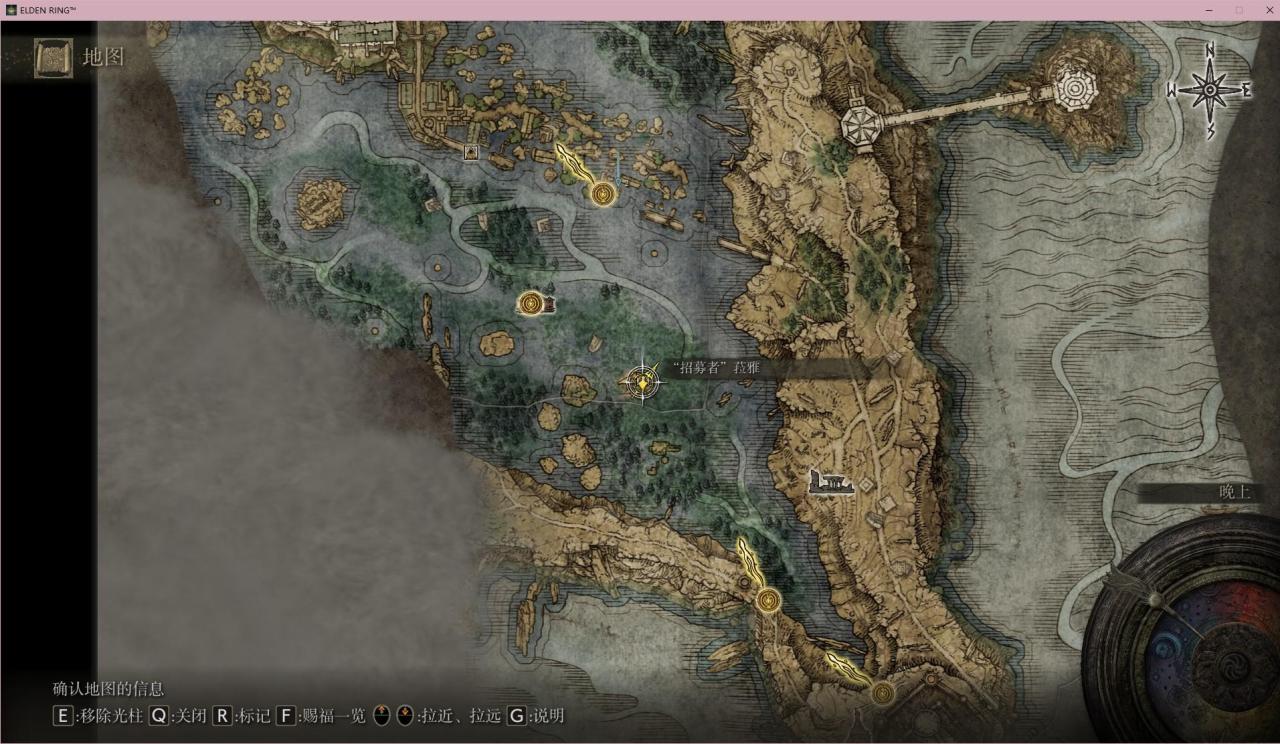Screen dimensions: 1280x744
Task: Select the grace site beside the red NPC icon
Action: tap(530, 303)
